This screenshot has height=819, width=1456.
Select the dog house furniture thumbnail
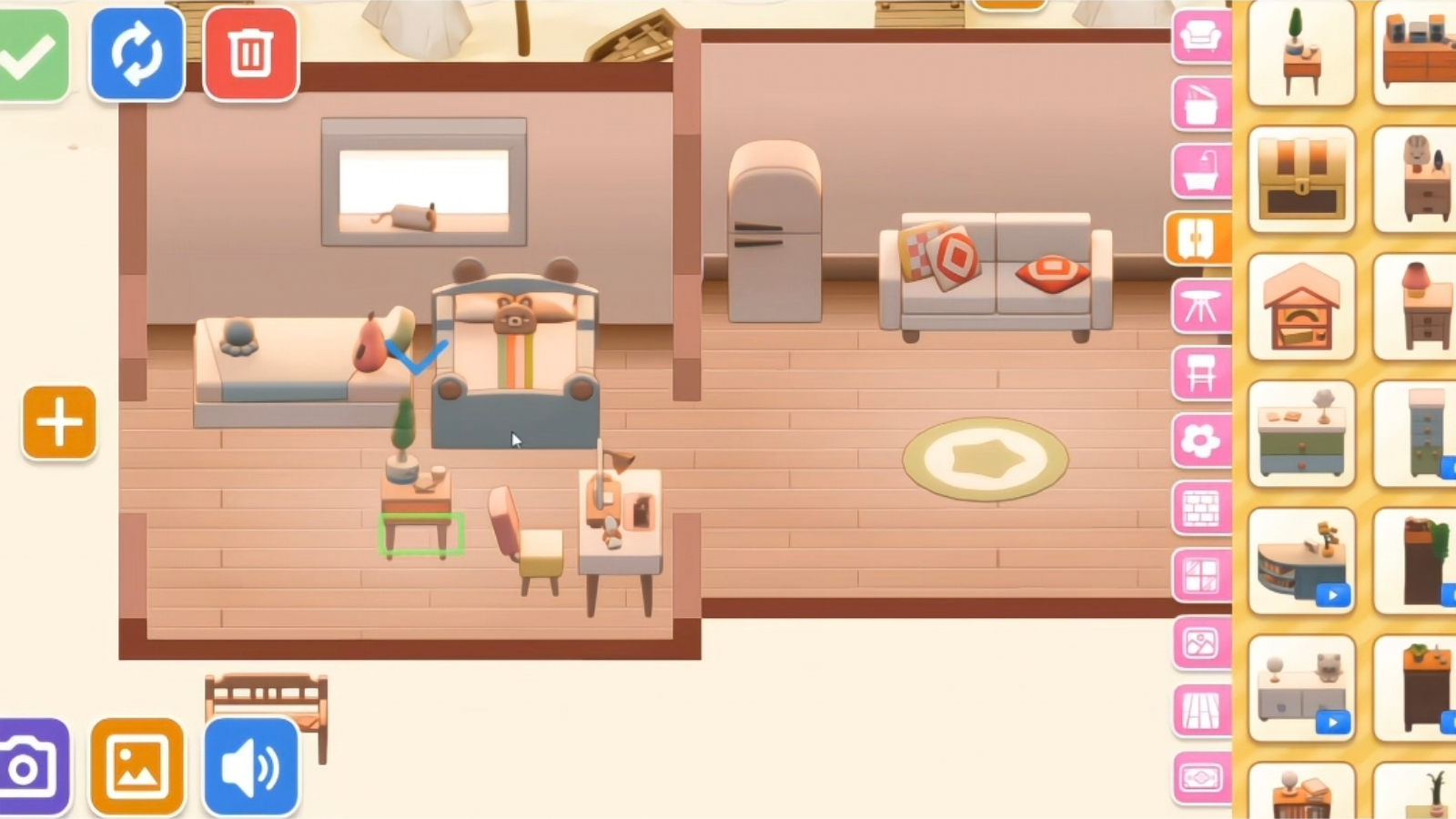1301,305
